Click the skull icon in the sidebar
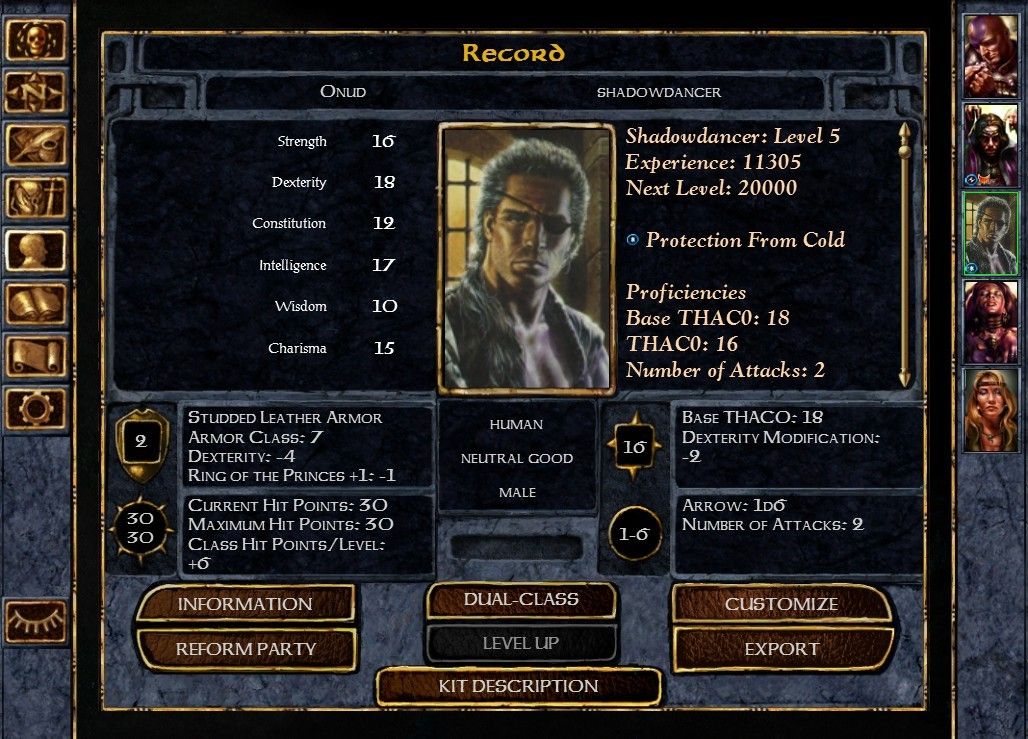 click(x=36, y=40)
